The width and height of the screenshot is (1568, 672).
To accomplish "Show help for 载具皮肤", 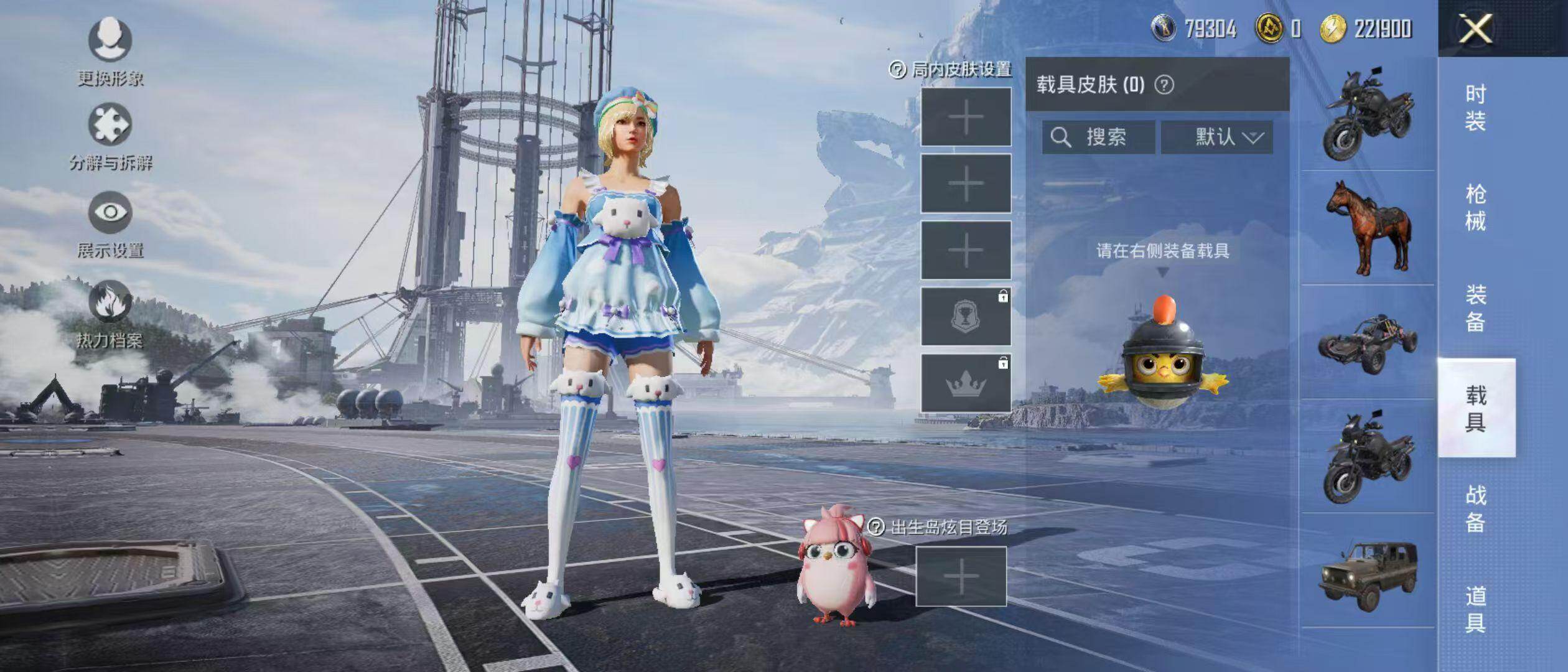I will [1164, 85].
